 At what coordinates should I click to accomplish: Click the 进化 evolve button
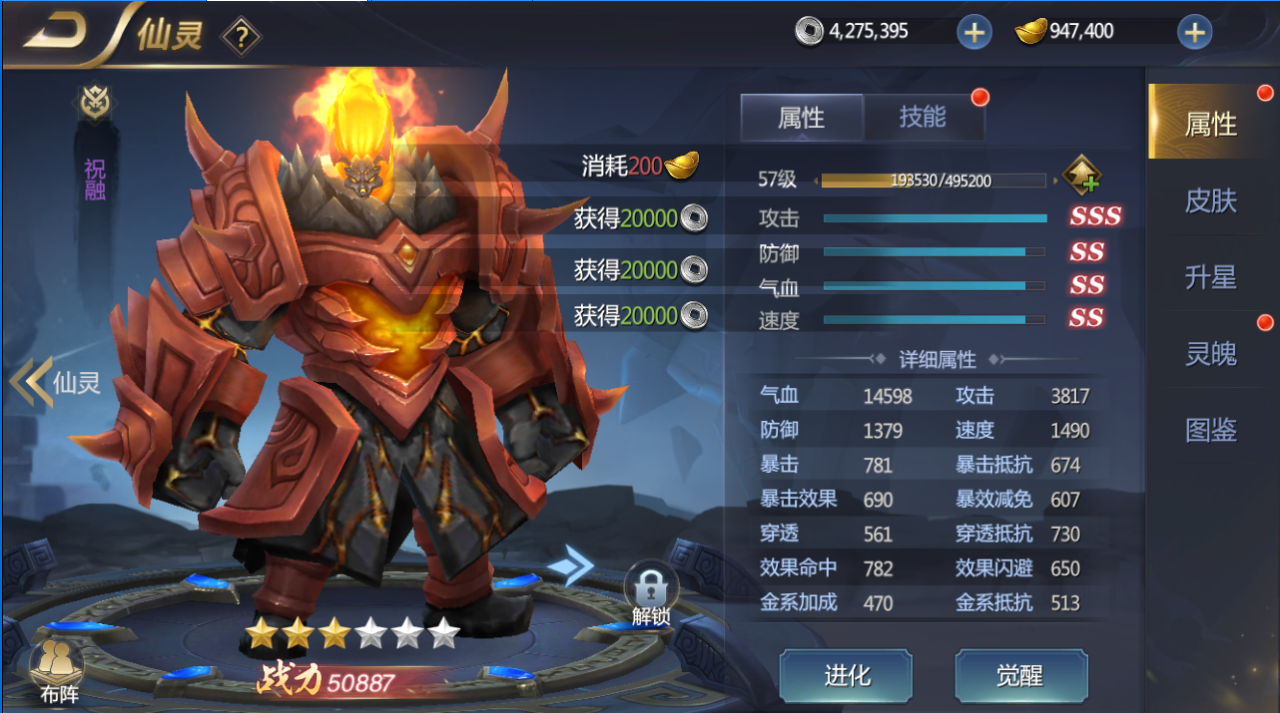846,676
